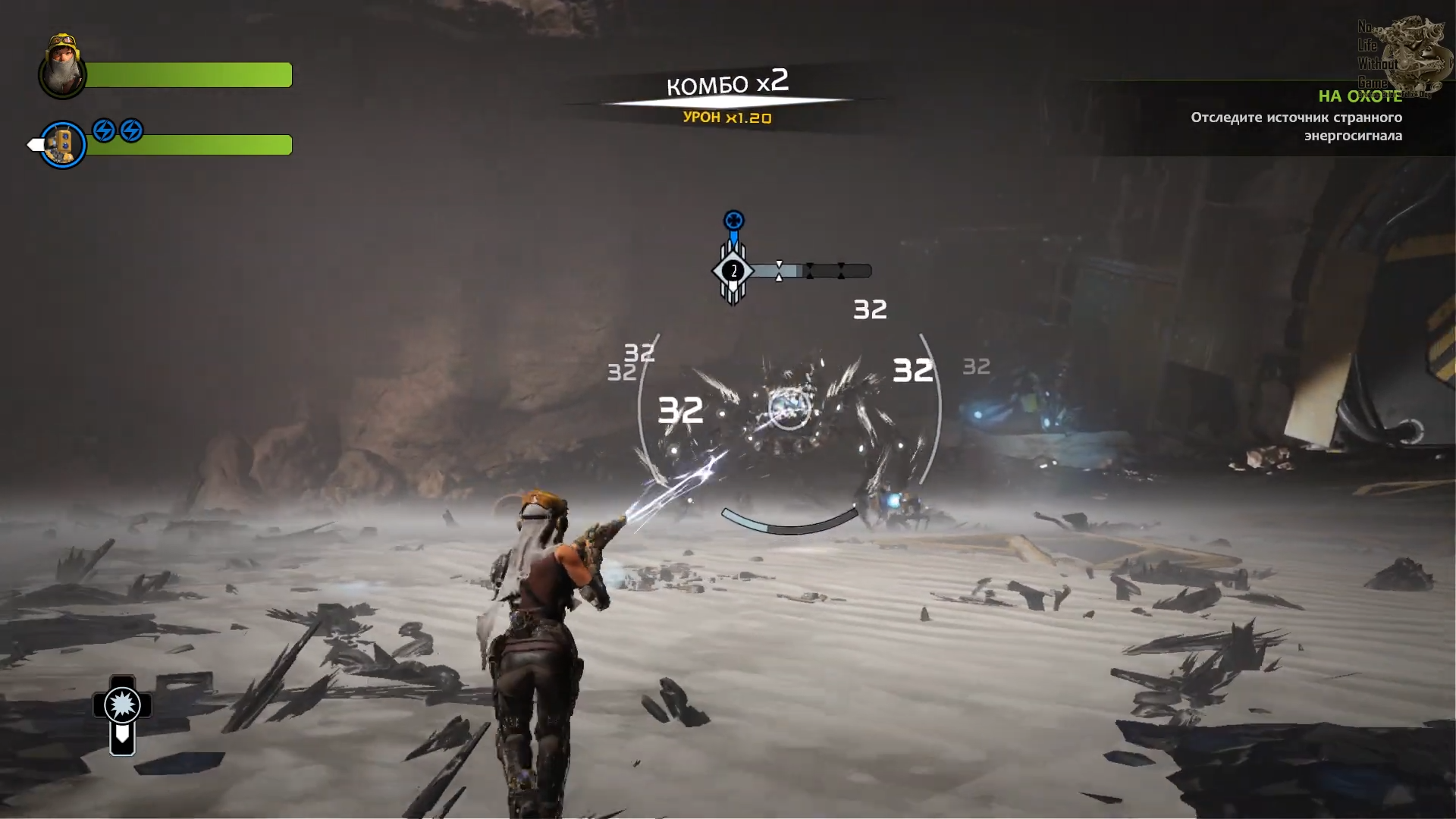Select the white burst ammo on the weapon cross
The height and width of the screenshot is (819, 1456).
[122, 705]
